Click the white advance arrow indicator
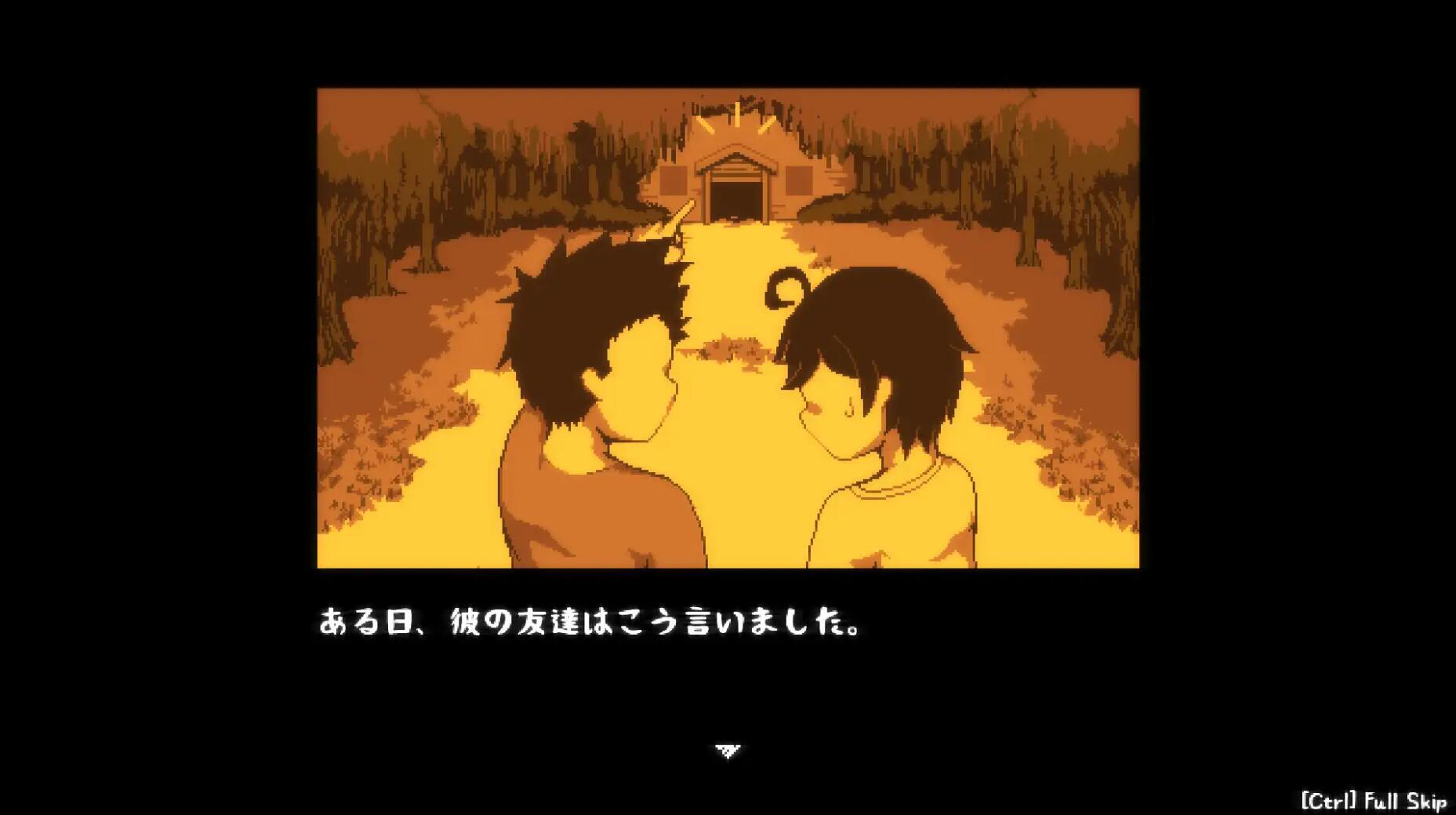Screen dimensions: 1456x815 coord(728,751)
